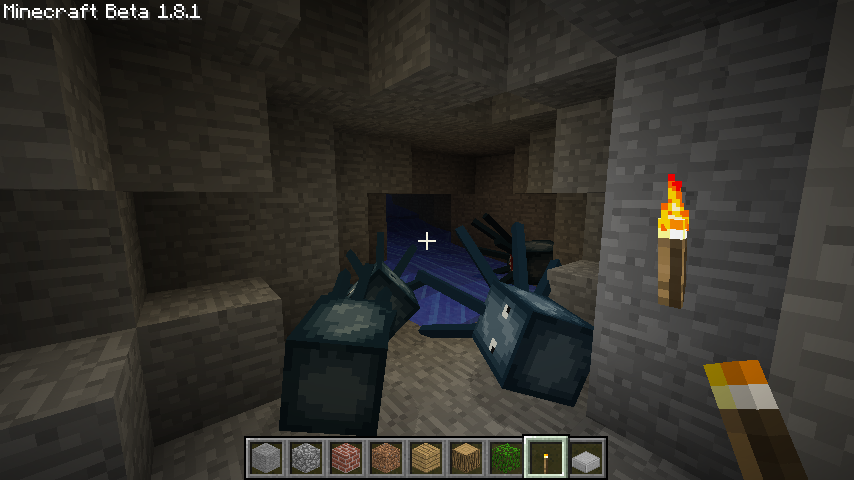Select the stone slab slot
This screenshot has width=854, height=480.
tap(586, 458)
